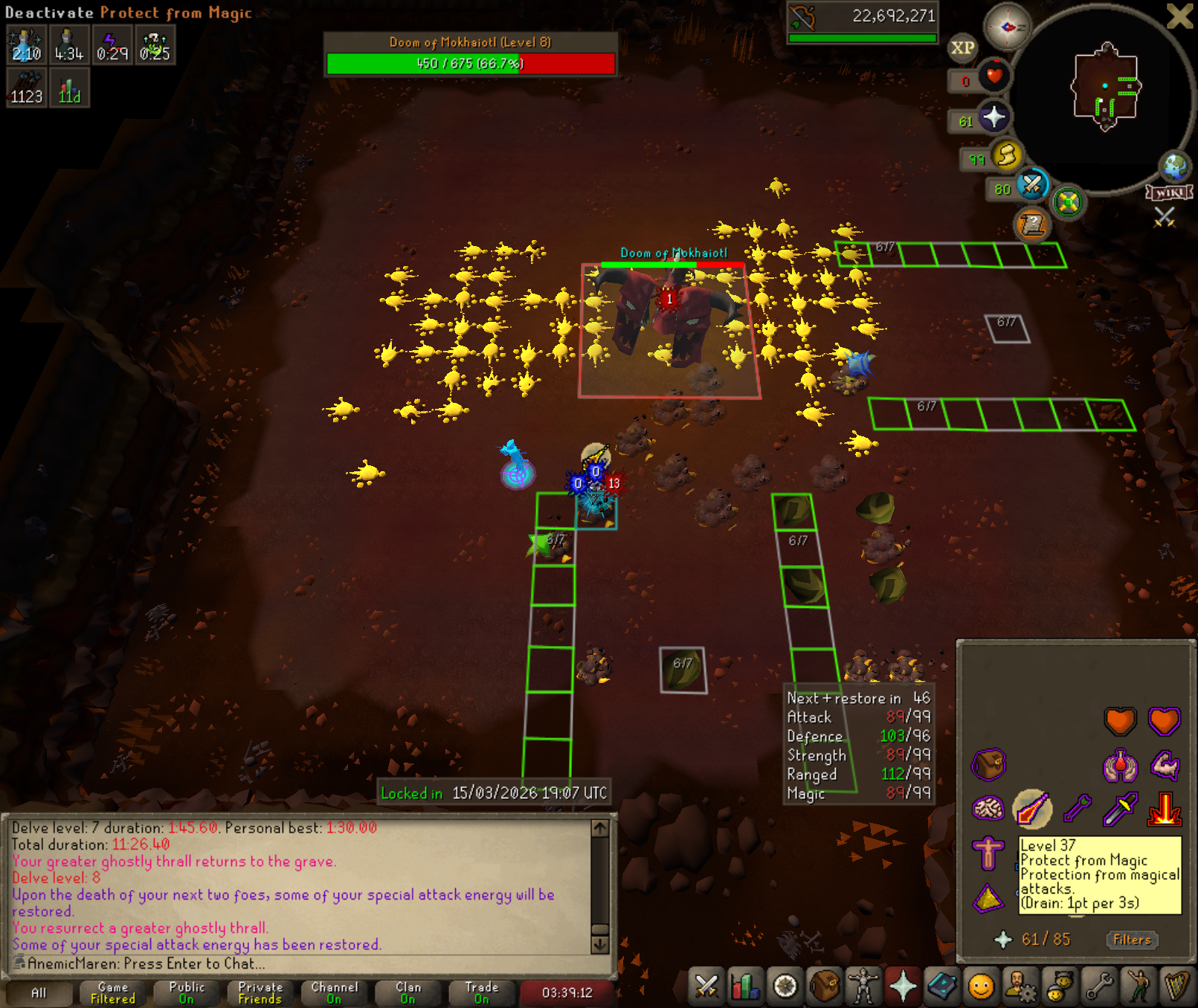Open the Settings wrench tab
This screenshot has width=1198, height=1008.
tap(1099, 986)
